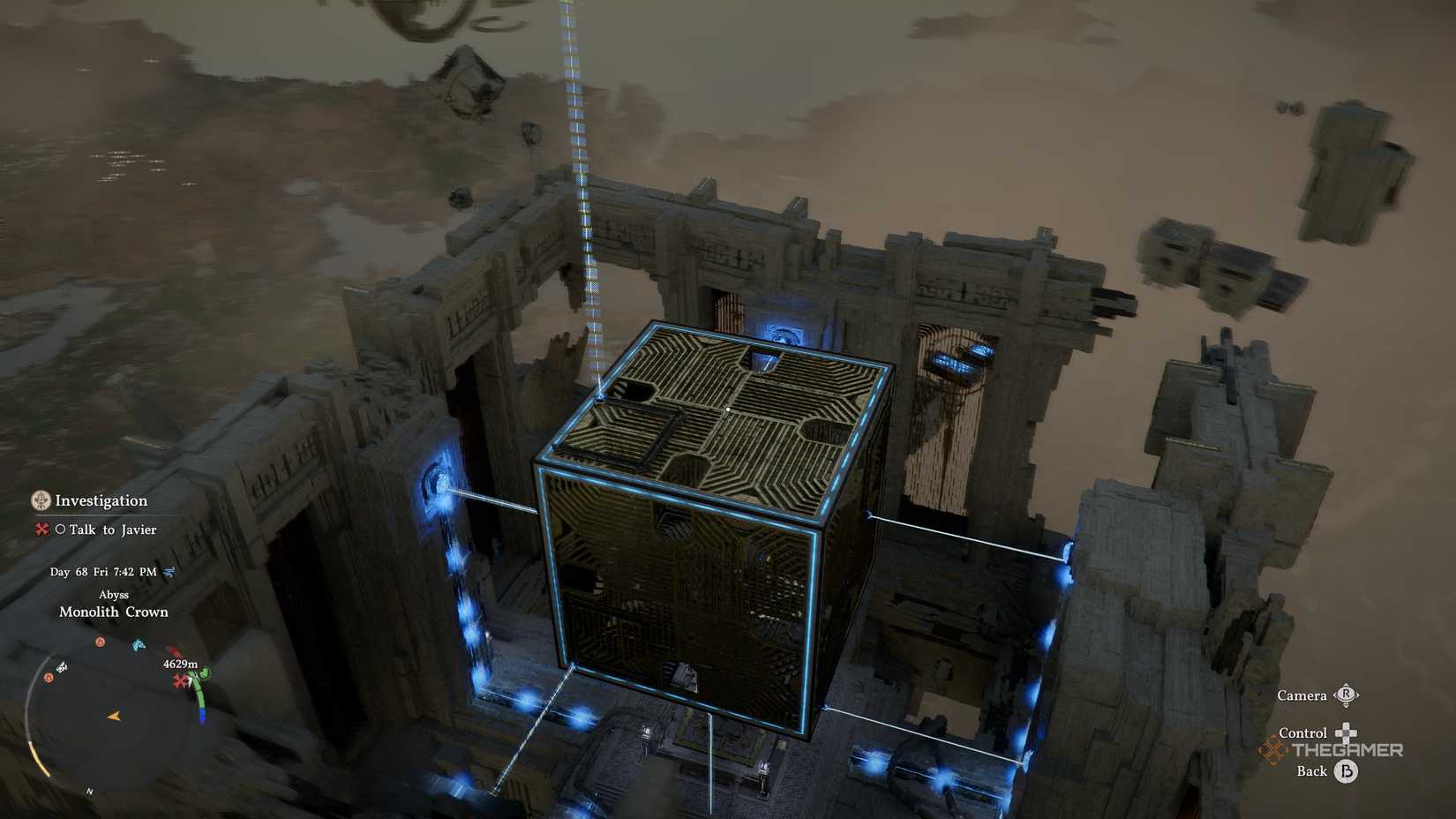Image resolution: width=1456 pixels, height=819 pixels.
Task: Expand the Monolith Crown location label
Action: (113, 611)
